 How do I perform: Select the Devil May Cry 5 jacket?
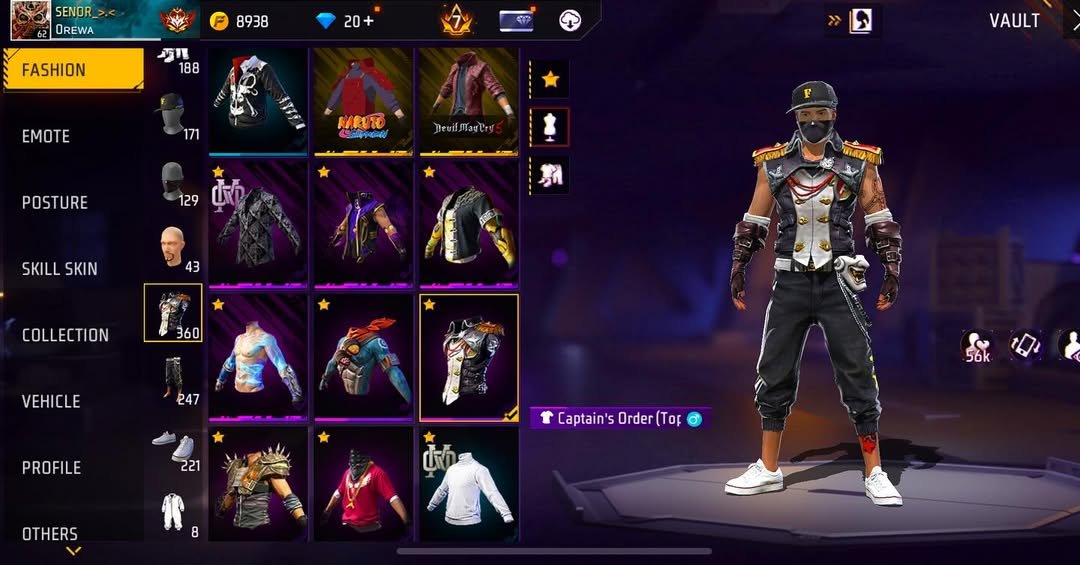468,100
